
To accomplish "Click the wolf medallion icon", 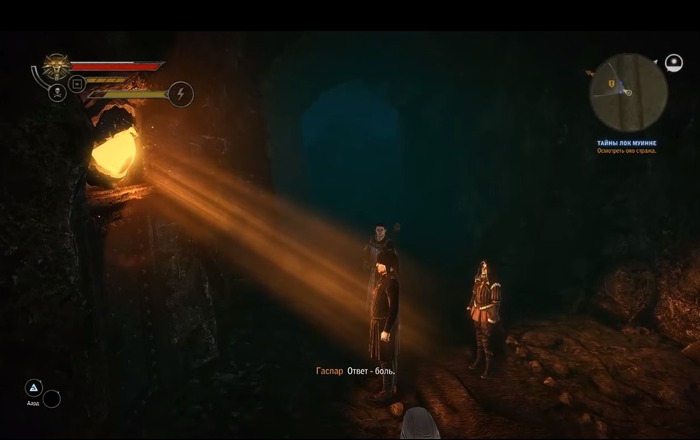I will [x=55, y=67].
